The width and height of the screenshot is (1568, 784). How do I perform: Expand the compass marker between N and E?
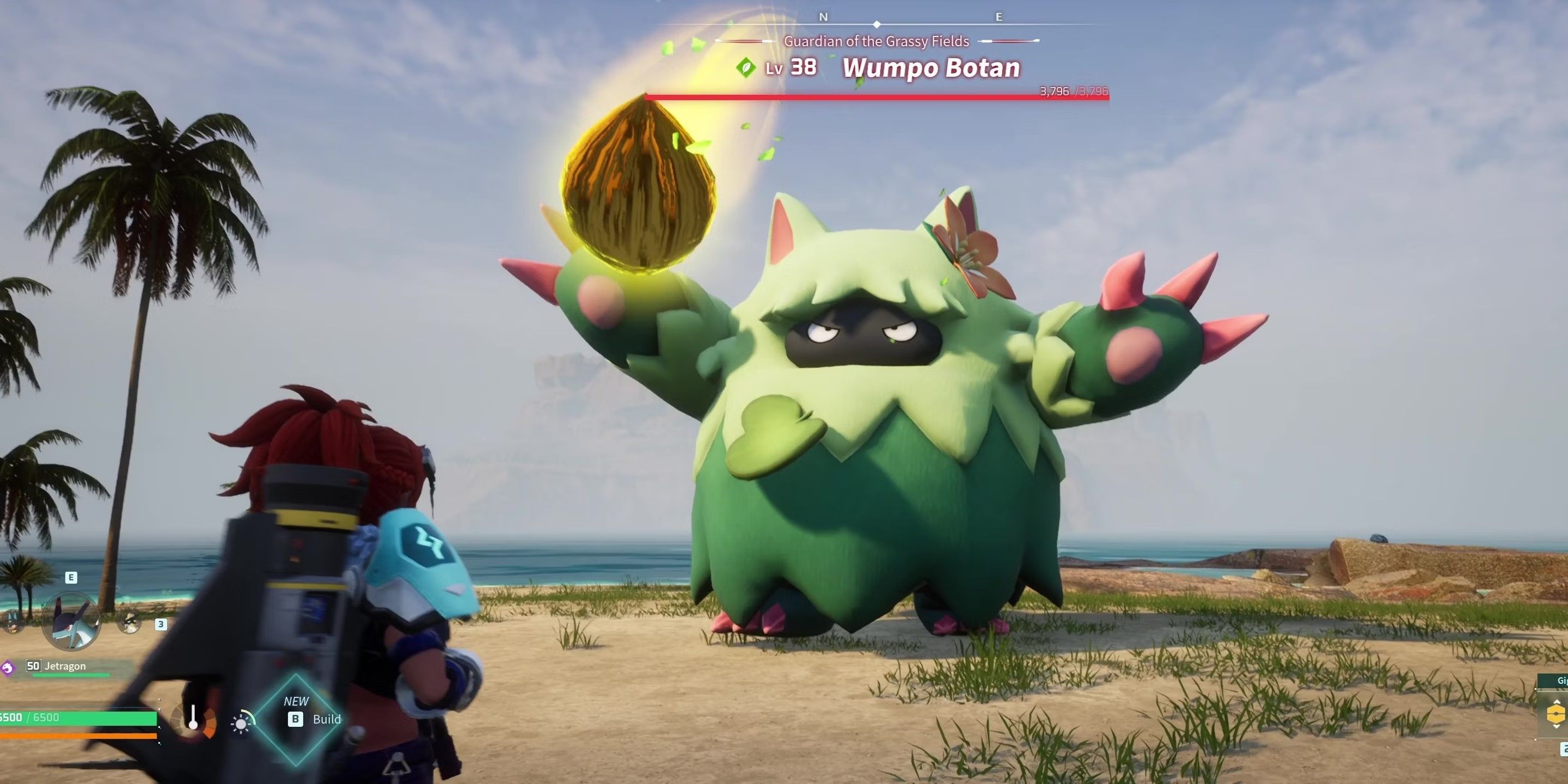point(877,24)
